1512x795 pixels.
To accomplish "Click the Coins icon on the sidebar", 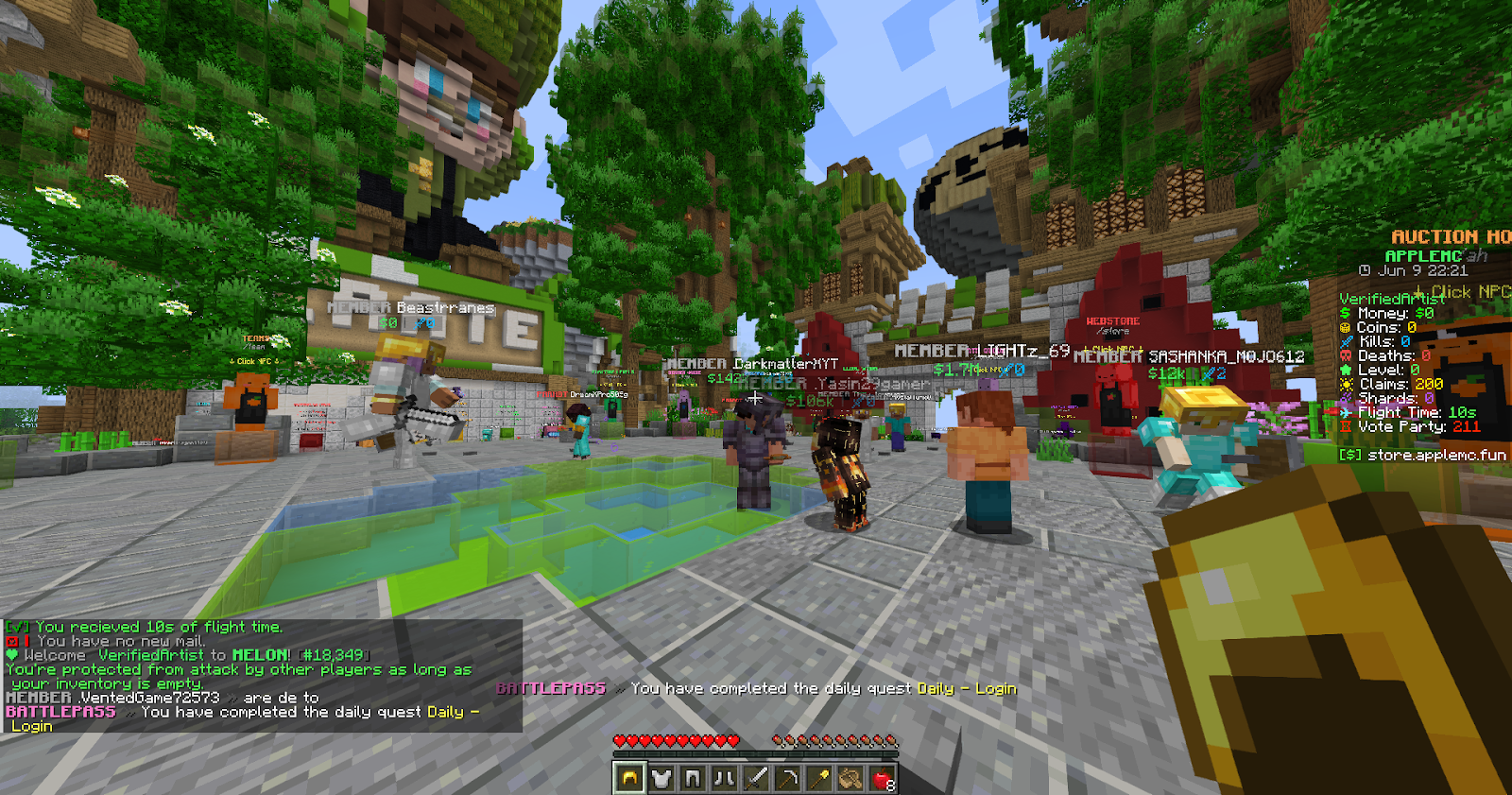I will pyautogui.click(x=1345, y=327).
